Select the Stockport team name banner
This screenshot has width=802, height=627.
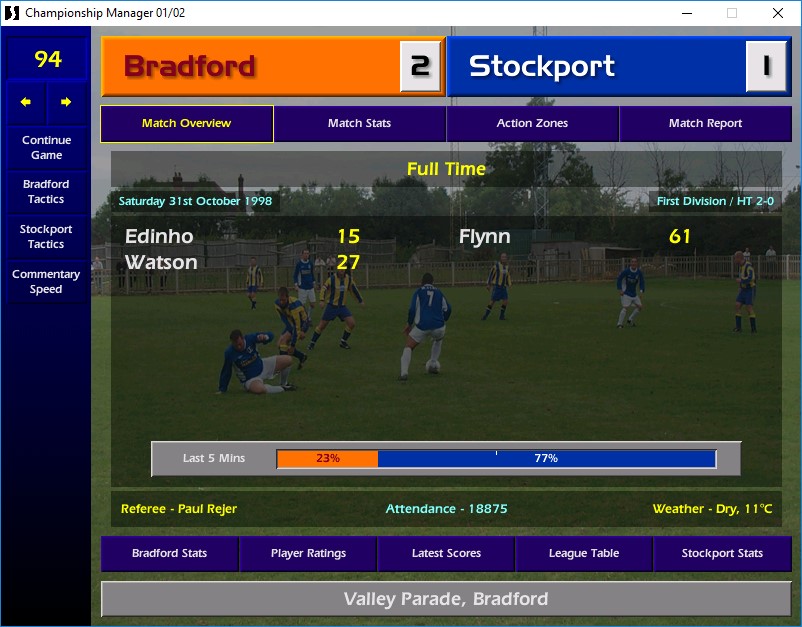click(x=596, y=67)
